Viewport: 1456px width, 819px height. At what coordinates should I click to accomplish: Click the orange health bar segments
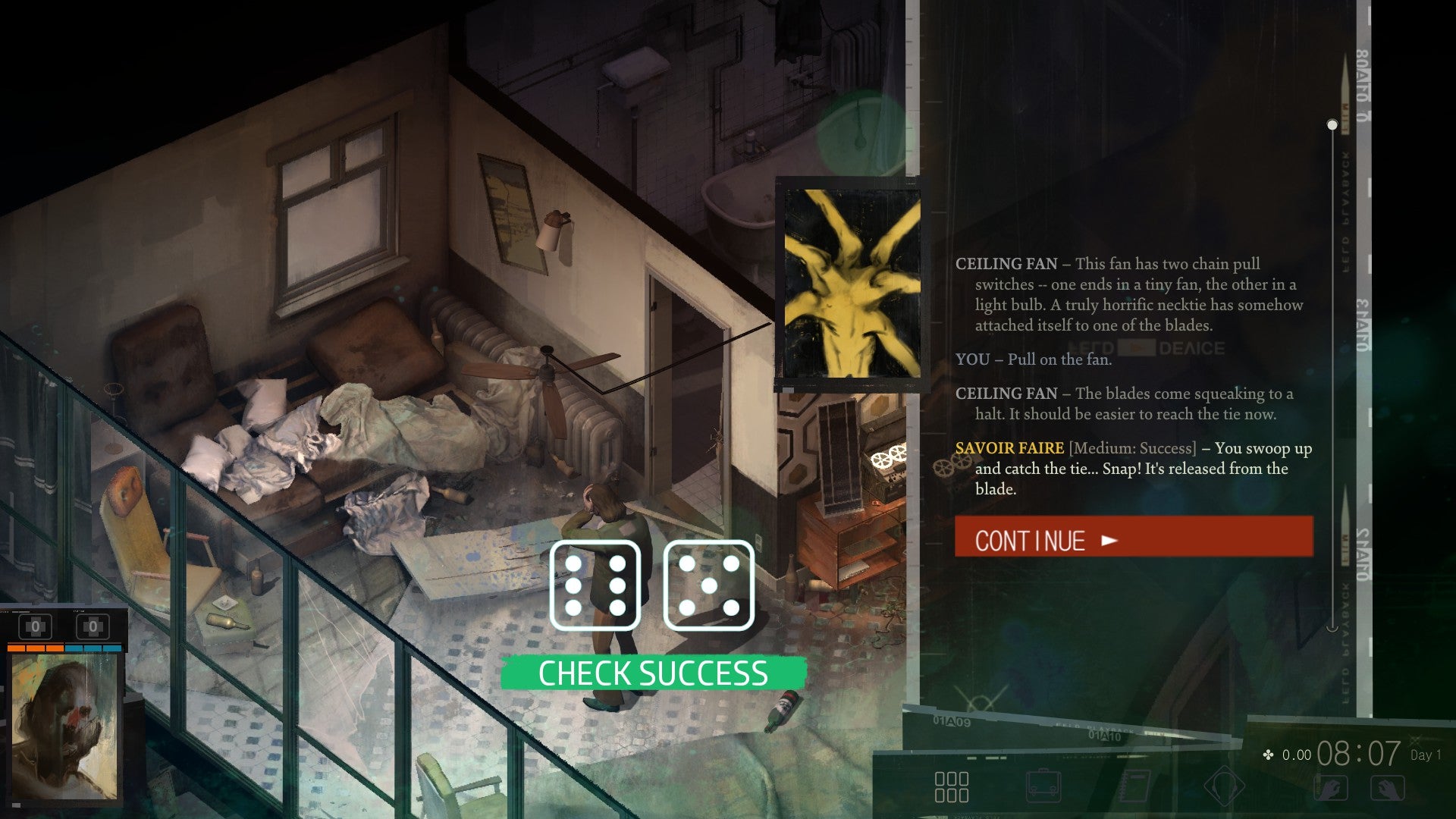34,648
